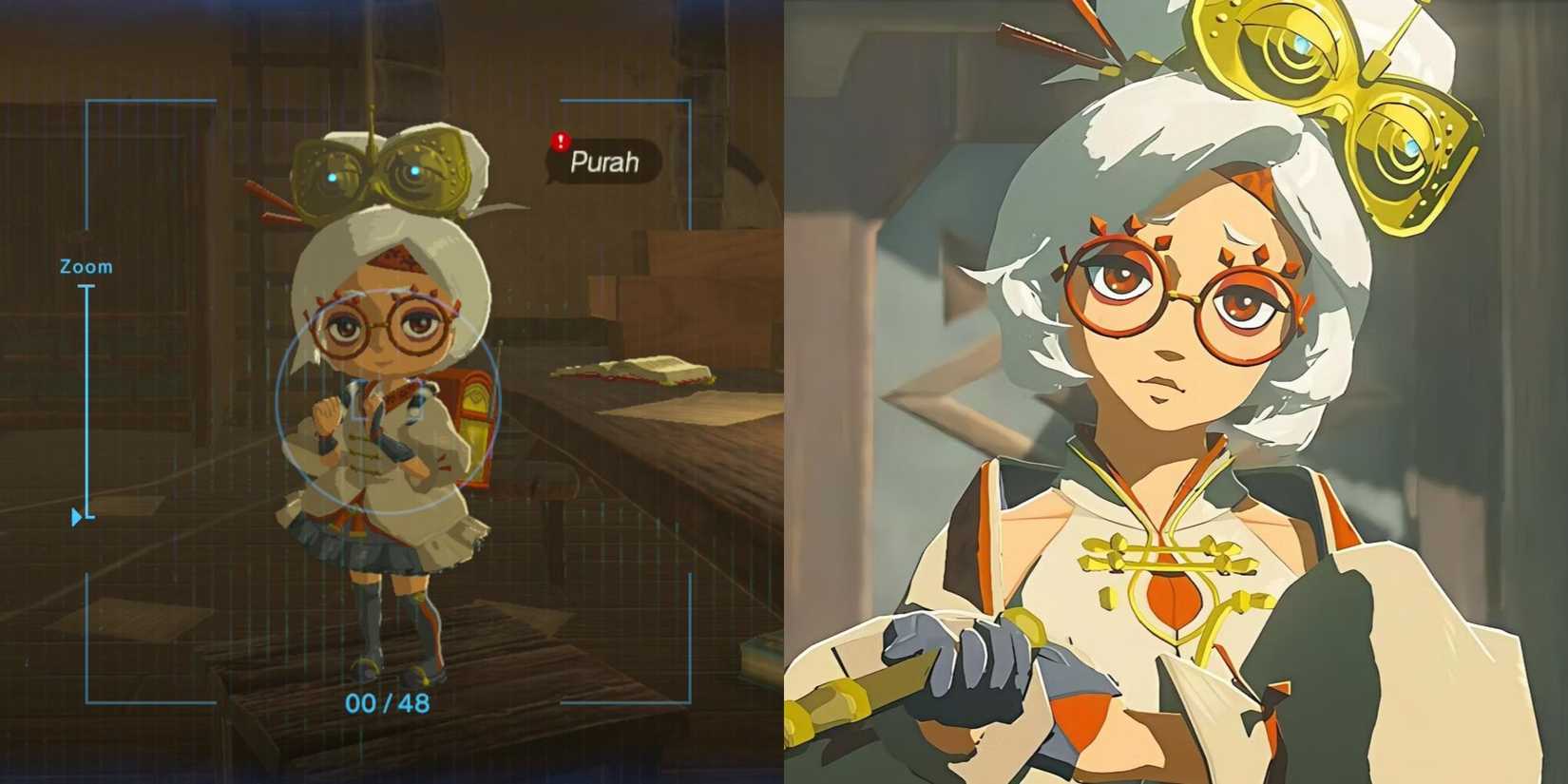Click the Purah name label
The image size is (1568, 784).
coord(604,163)
